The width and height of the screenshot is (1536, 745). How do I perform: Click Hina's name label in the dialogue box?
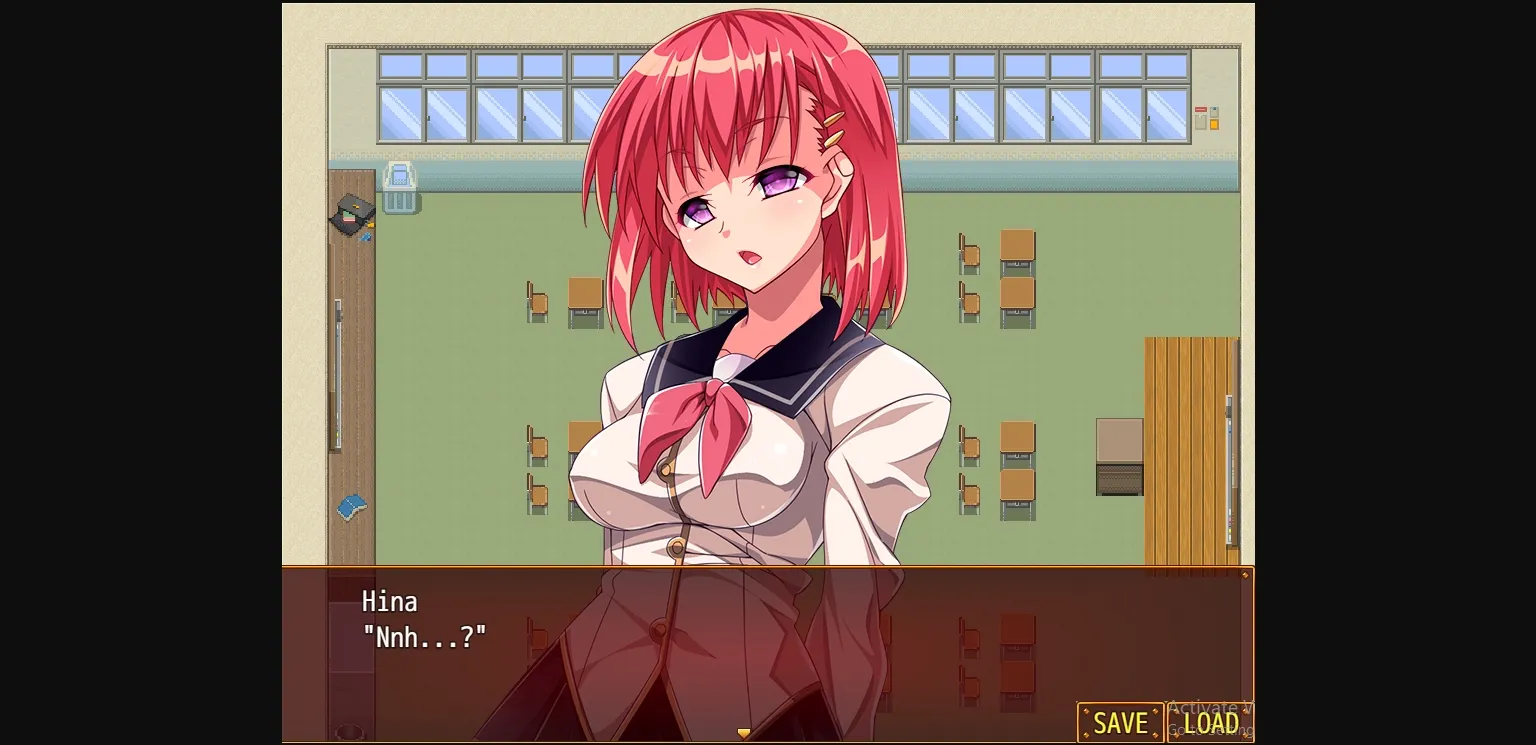[389, 601]
